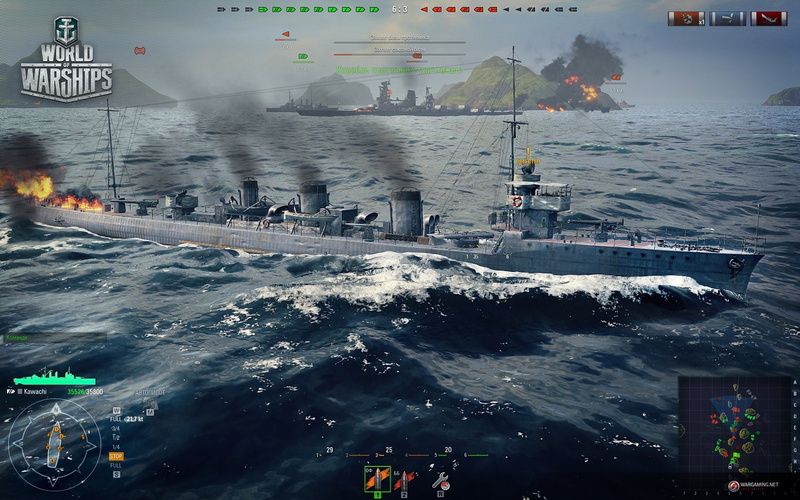Click the red aircraft ribbon badge

(x=768, y=18)
